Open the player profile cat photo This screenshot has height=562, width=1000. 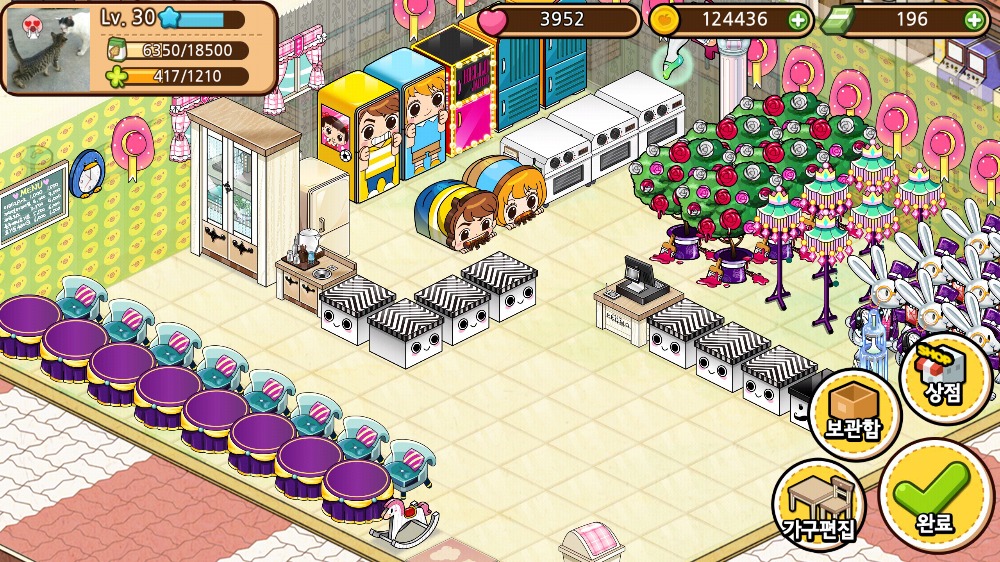[49, 46]
